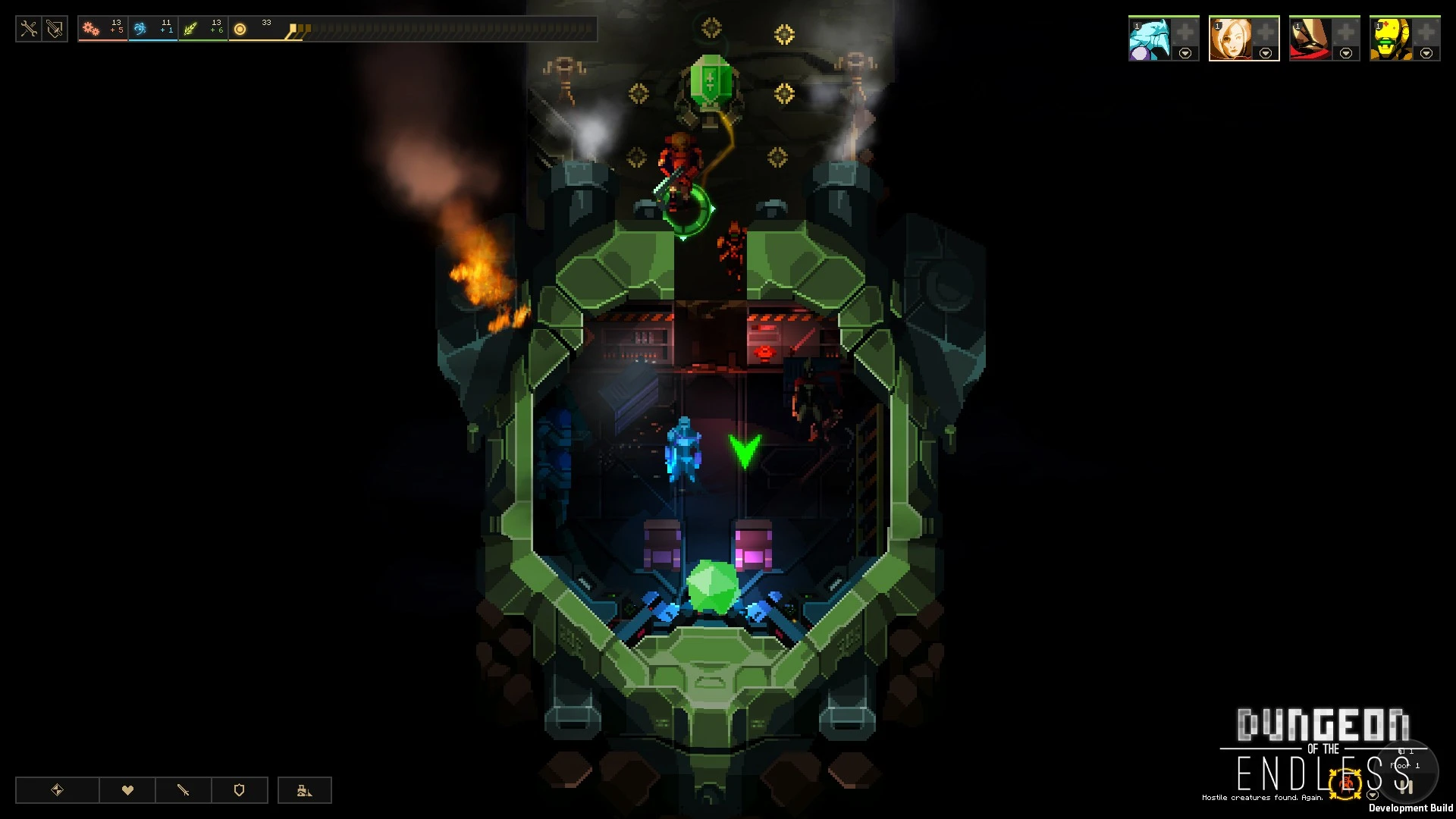Open the plus slot beside the yellow hero
This screenshot has width=1456, height=819.
pyautogui.click(x=1426, y=33)
